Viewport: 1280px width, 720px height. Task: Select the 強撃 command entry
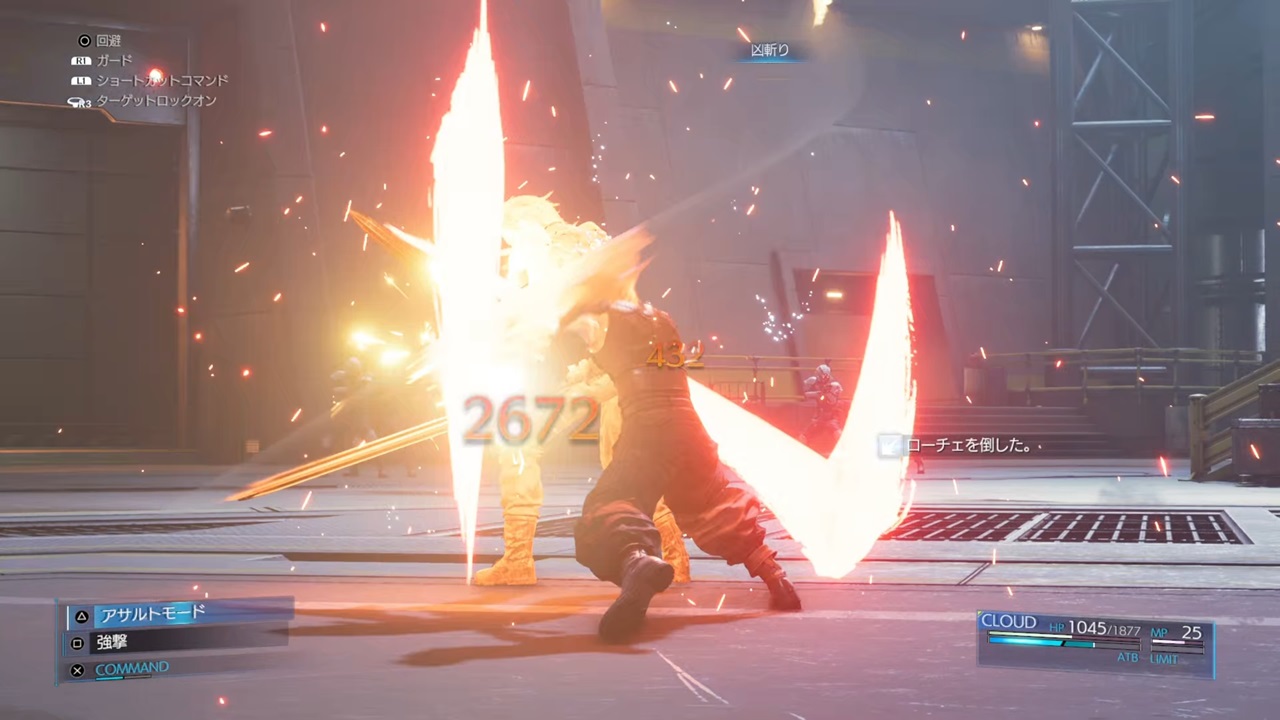click(x=111, y=643)
